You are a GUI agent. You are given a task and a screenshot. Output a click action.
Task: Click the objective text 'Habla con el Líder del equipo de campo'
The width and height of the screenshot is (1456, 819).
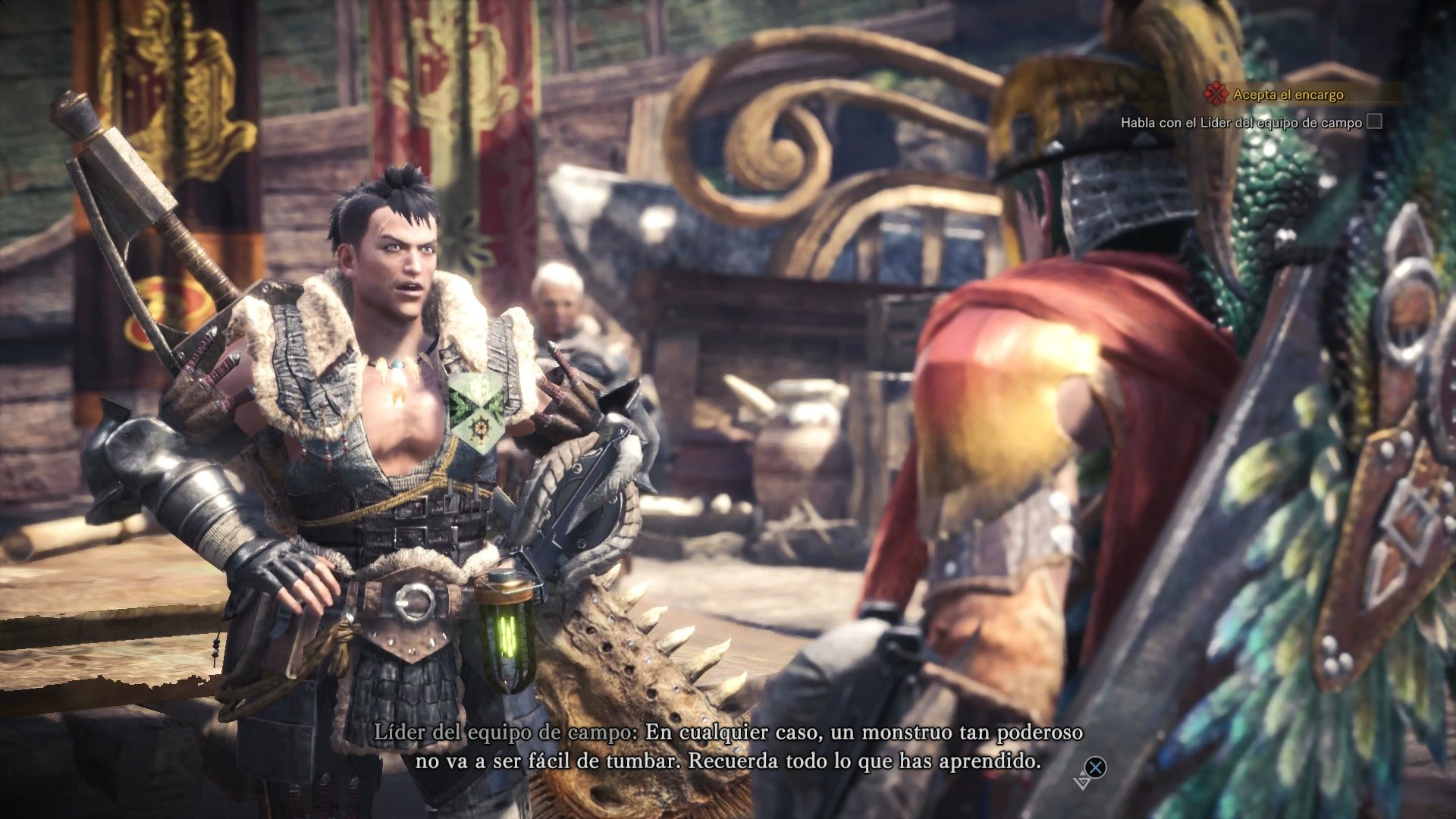point(1244,121)
